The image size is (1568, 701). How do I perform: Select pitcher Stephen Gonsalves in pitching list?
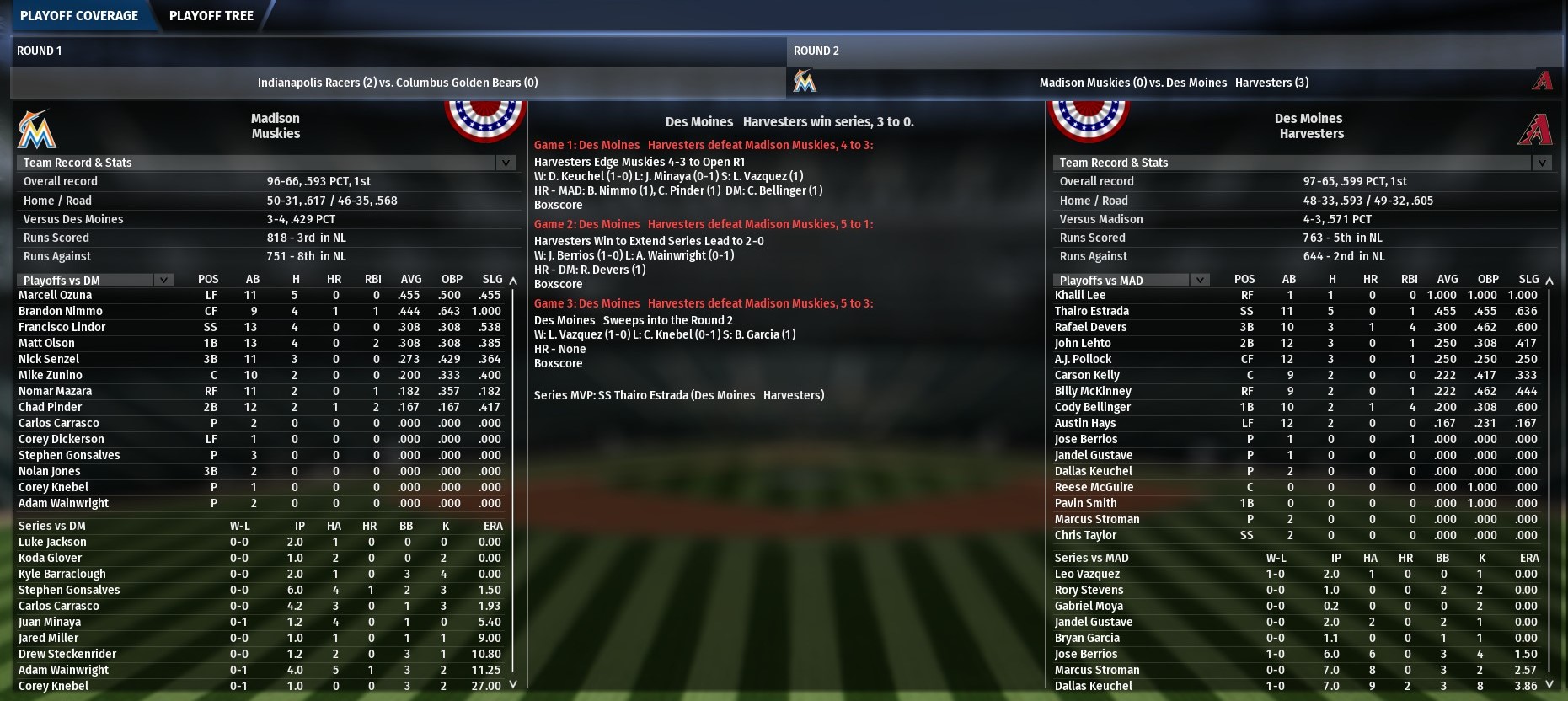(69, 590)
